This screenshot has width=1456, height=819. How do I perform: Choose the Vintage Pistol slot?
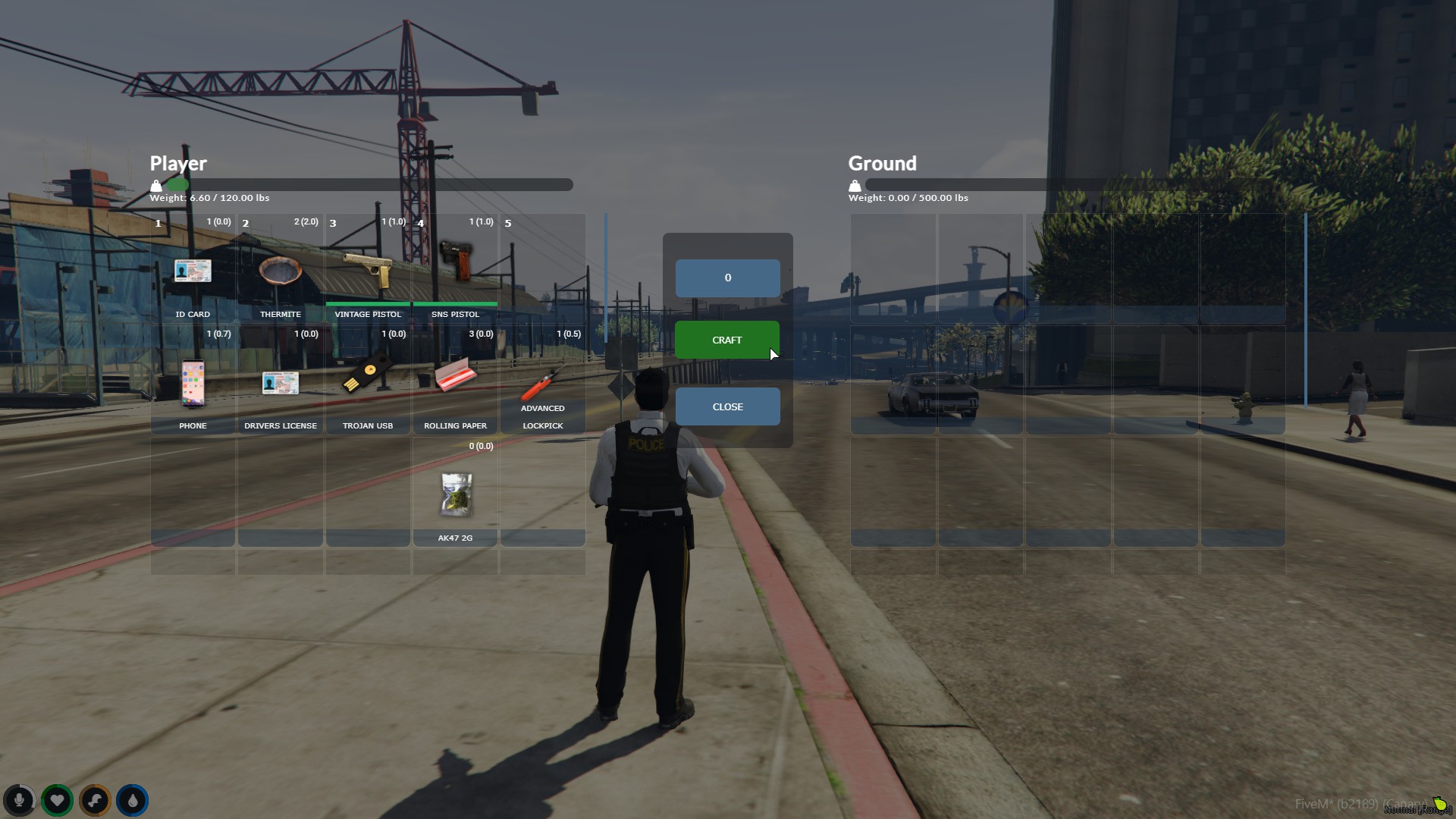click(x=368, y=271)
